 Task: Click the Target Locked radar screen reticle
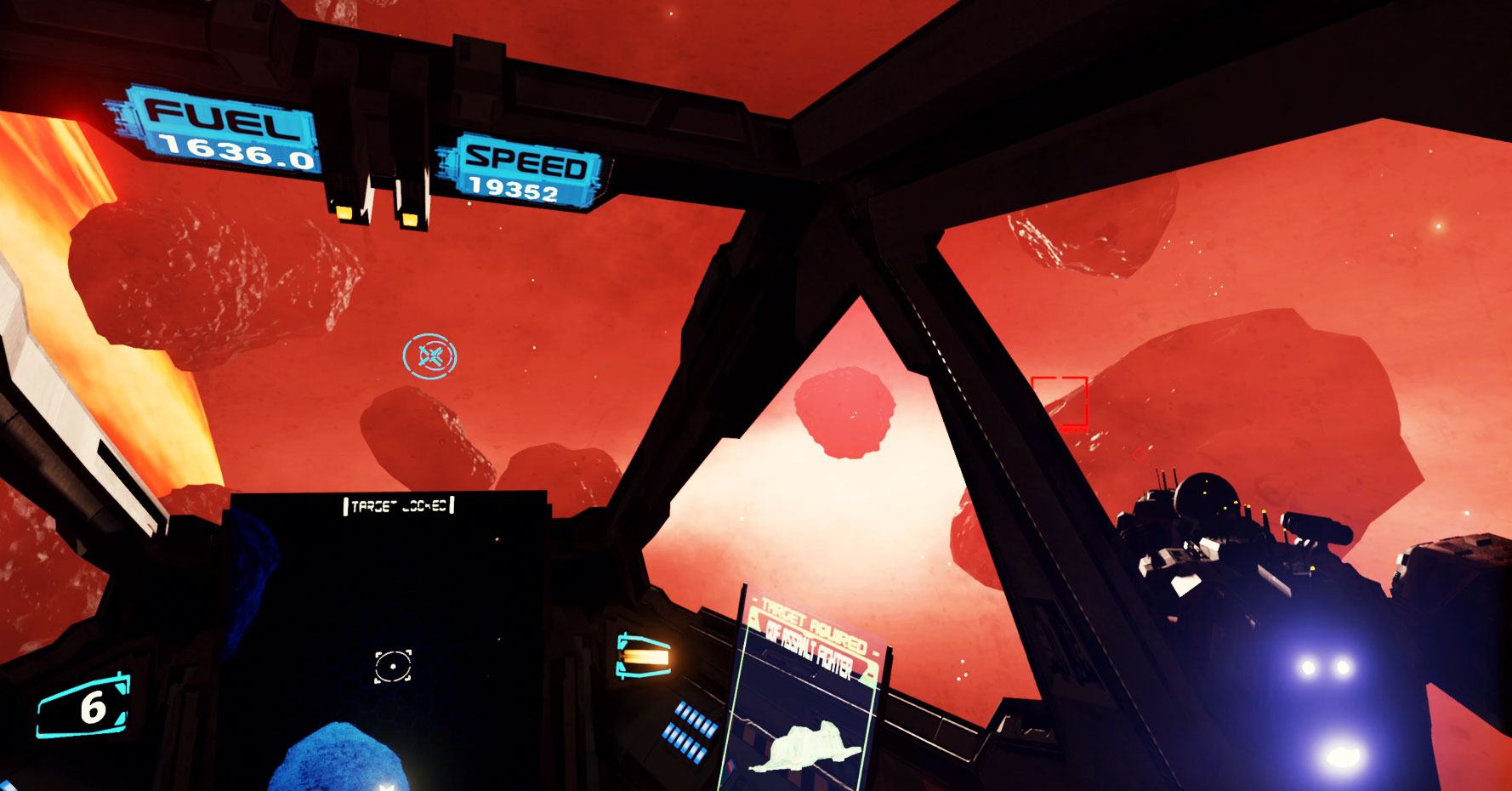tap(393, 665)
